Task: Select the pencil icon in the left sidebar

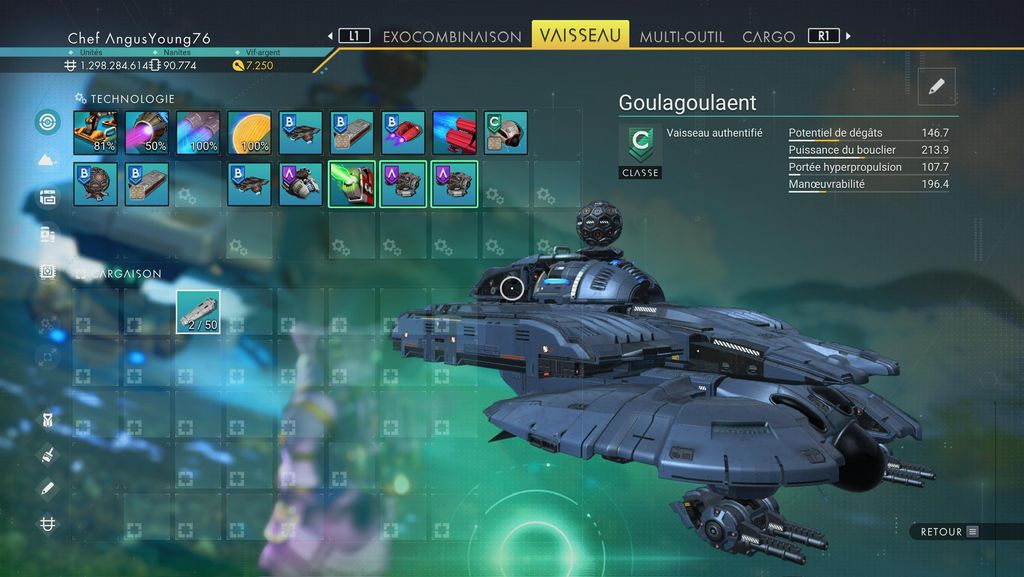Action: pos(47,489)
